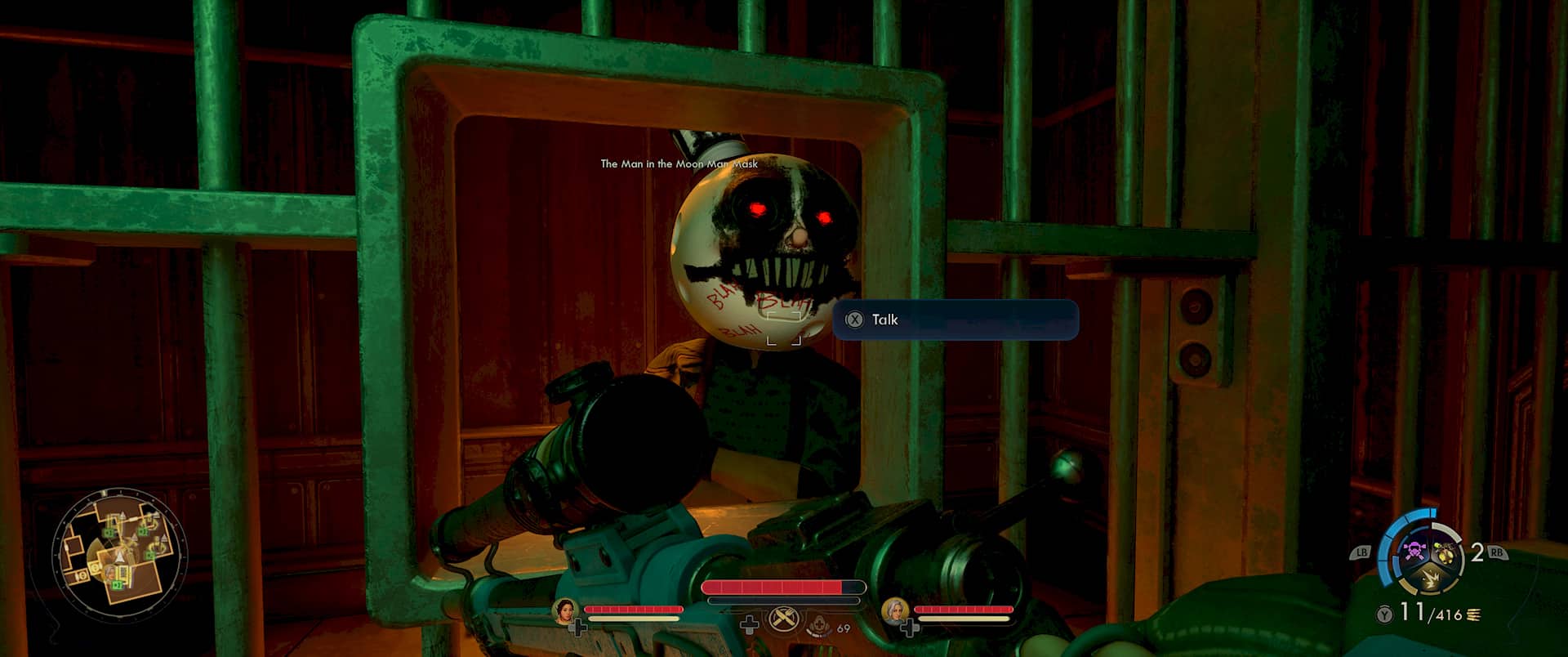Click the crossed knife and fork consumable icon
Screen dimensions: 1568x657
click(x=783, y=619)
